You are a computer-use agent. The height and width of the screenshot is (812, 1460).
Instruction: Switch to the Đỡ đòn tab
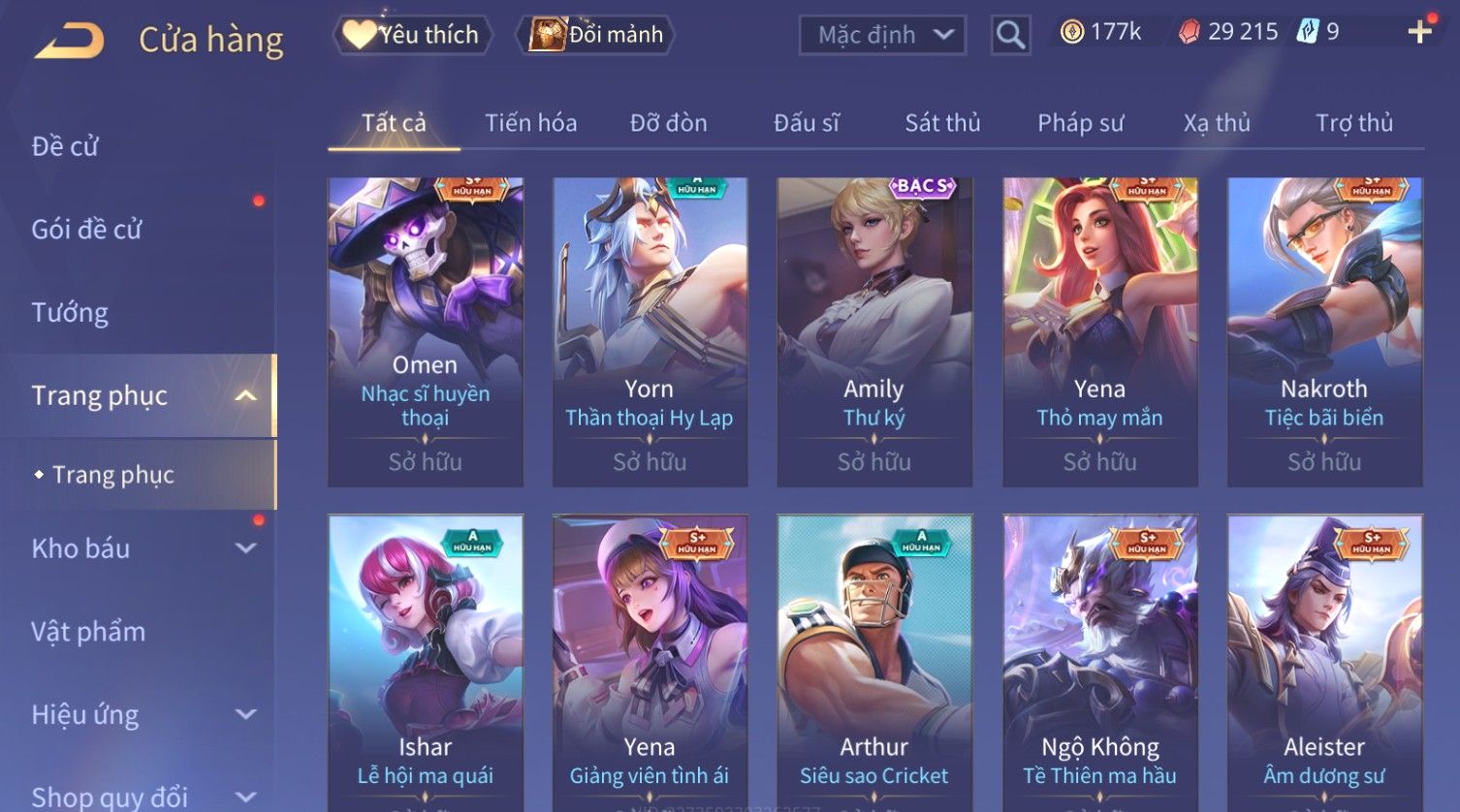pos(668,123)
